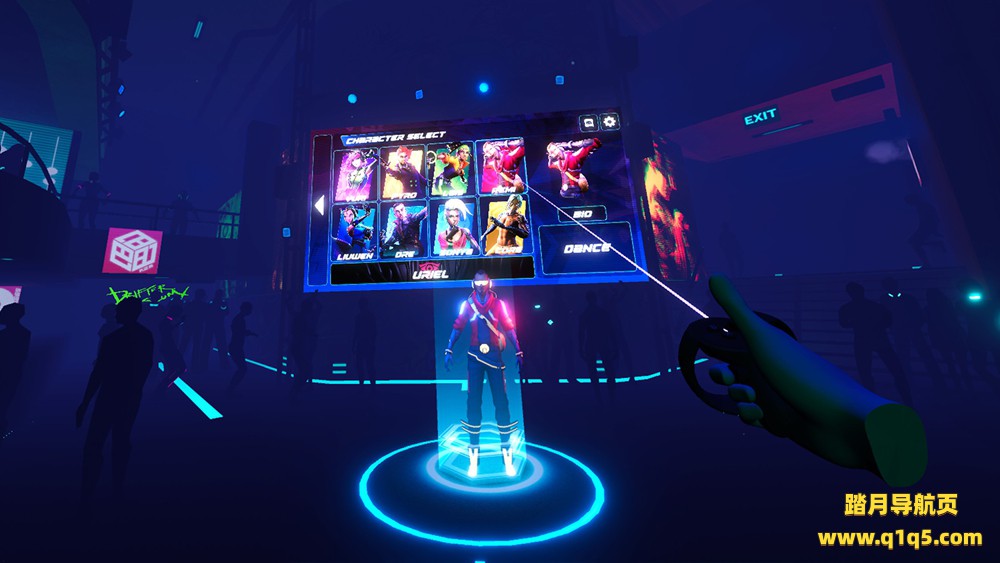This screenshot has height=563, width=1000.
Task: Open the chat bubble icon
Action: pyautogui.click(x=588, y=123)
